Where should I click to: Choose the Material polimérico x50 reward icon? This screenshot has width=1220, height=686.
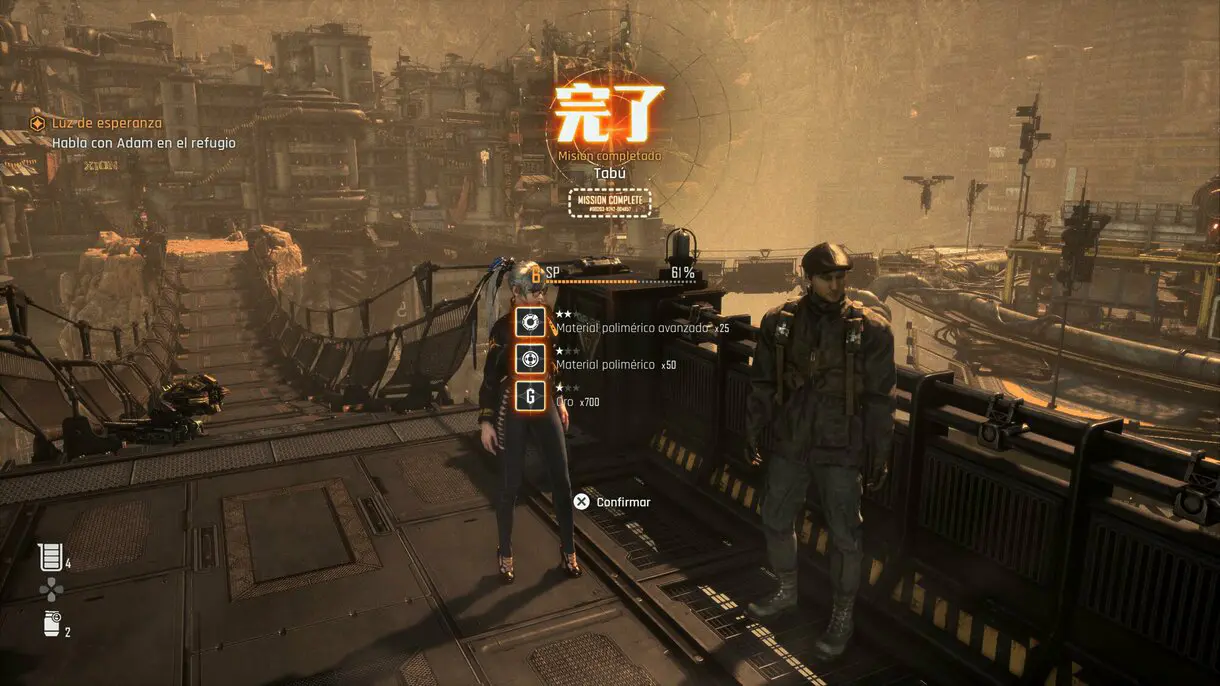[x=531, y=358]
